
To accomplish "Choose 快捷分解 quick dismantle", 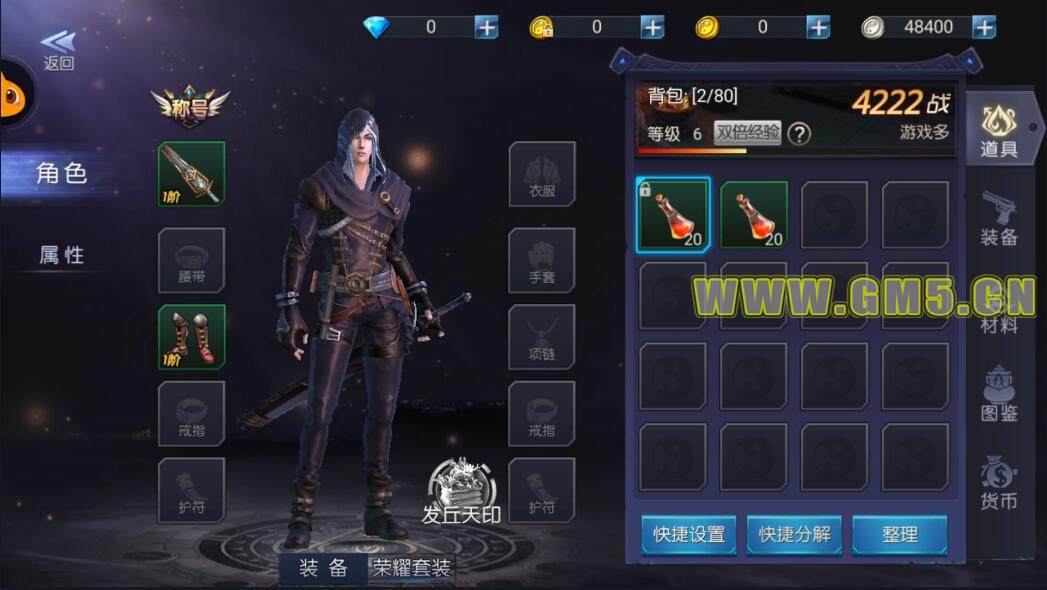I will [x=794, y=534].
